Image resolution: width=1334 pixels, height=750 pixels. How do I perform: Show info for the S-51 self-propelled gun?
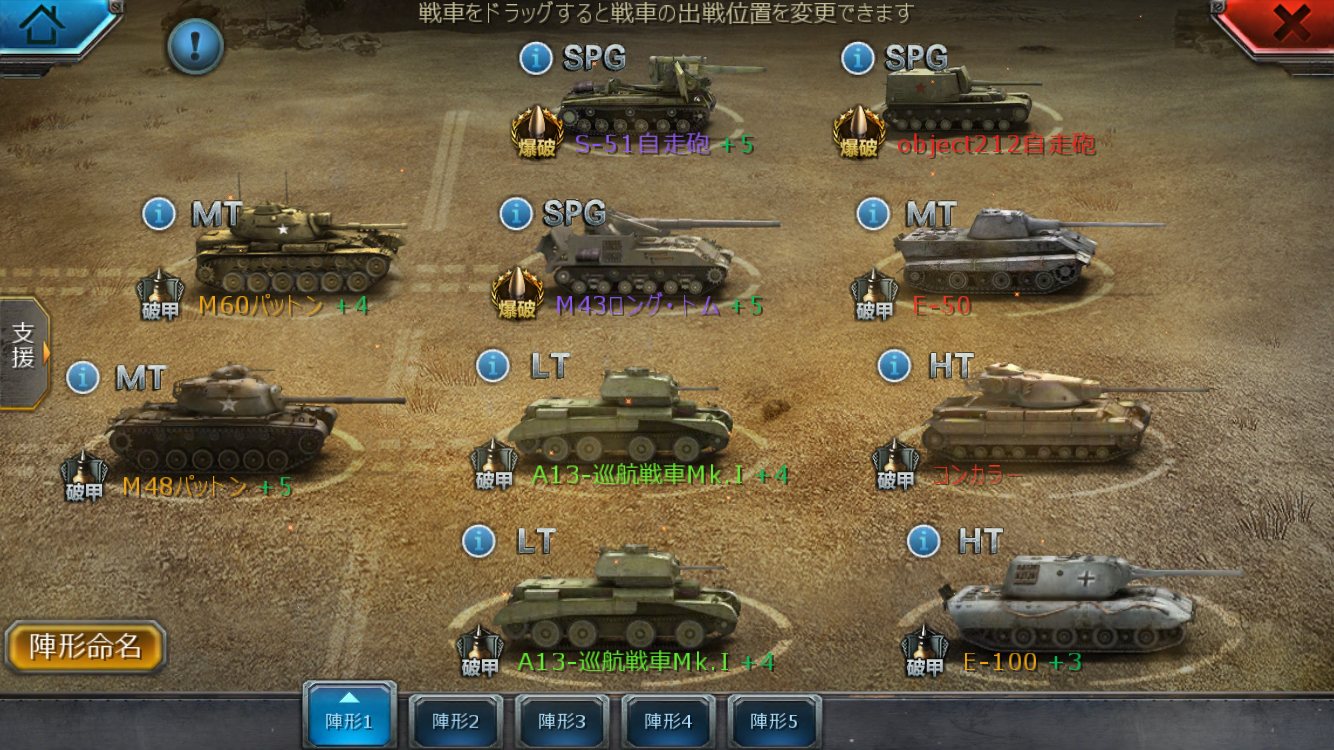coord(536,58)
